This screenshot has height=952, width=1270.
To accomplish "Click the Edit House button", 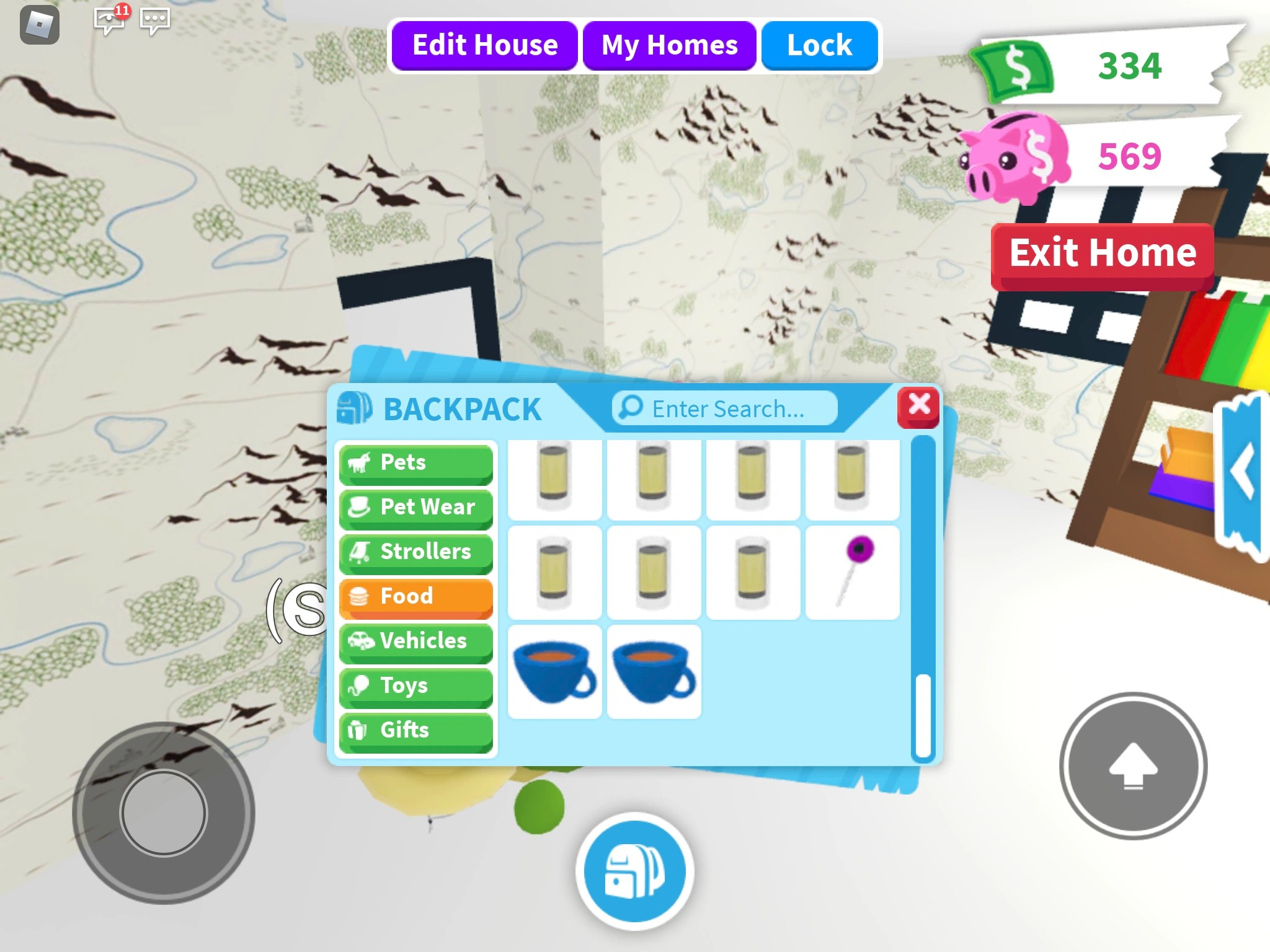I will 486,44.
